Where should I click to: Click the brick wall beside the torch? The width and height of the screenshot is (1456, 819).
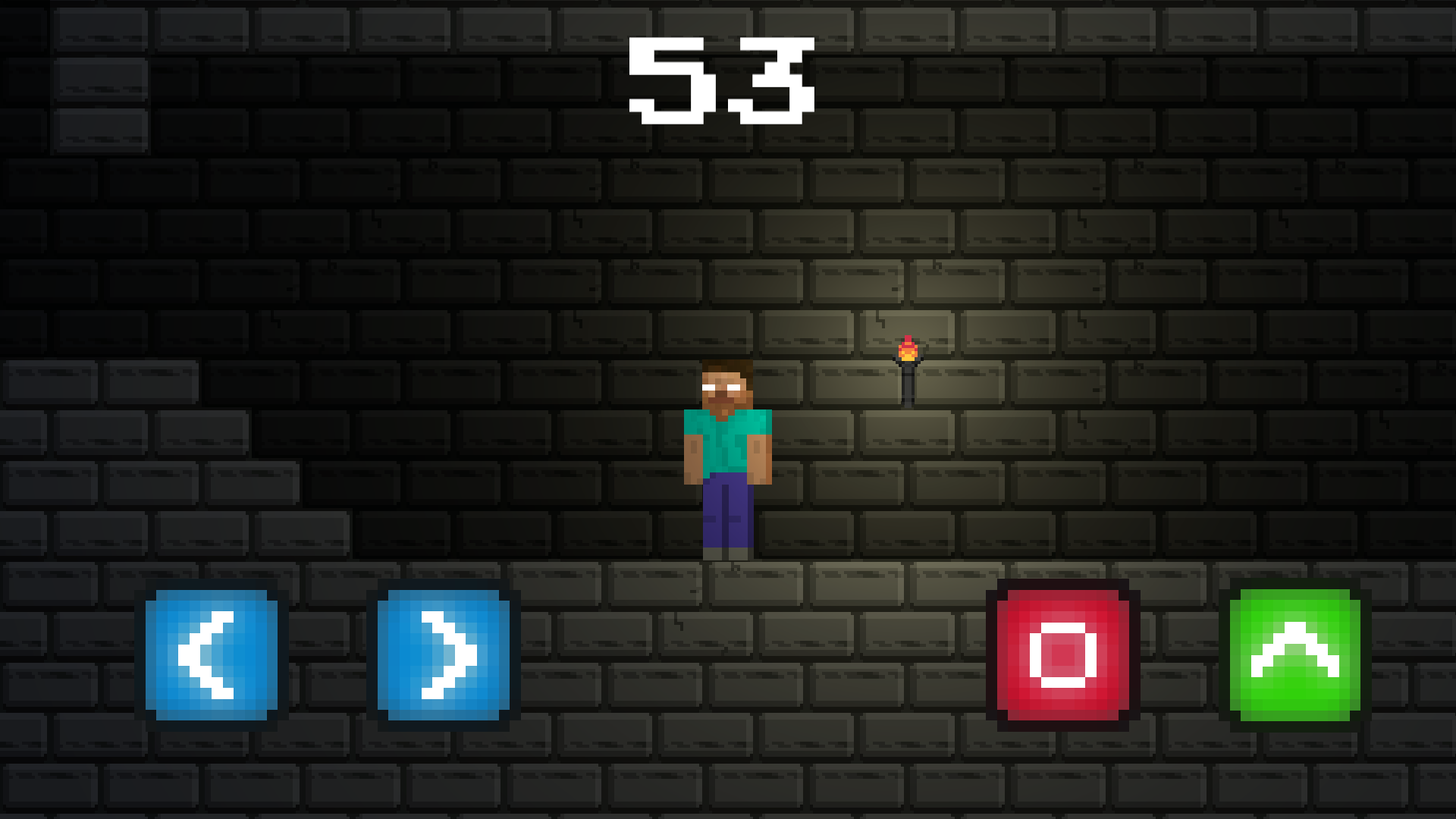pos(1001,372)
